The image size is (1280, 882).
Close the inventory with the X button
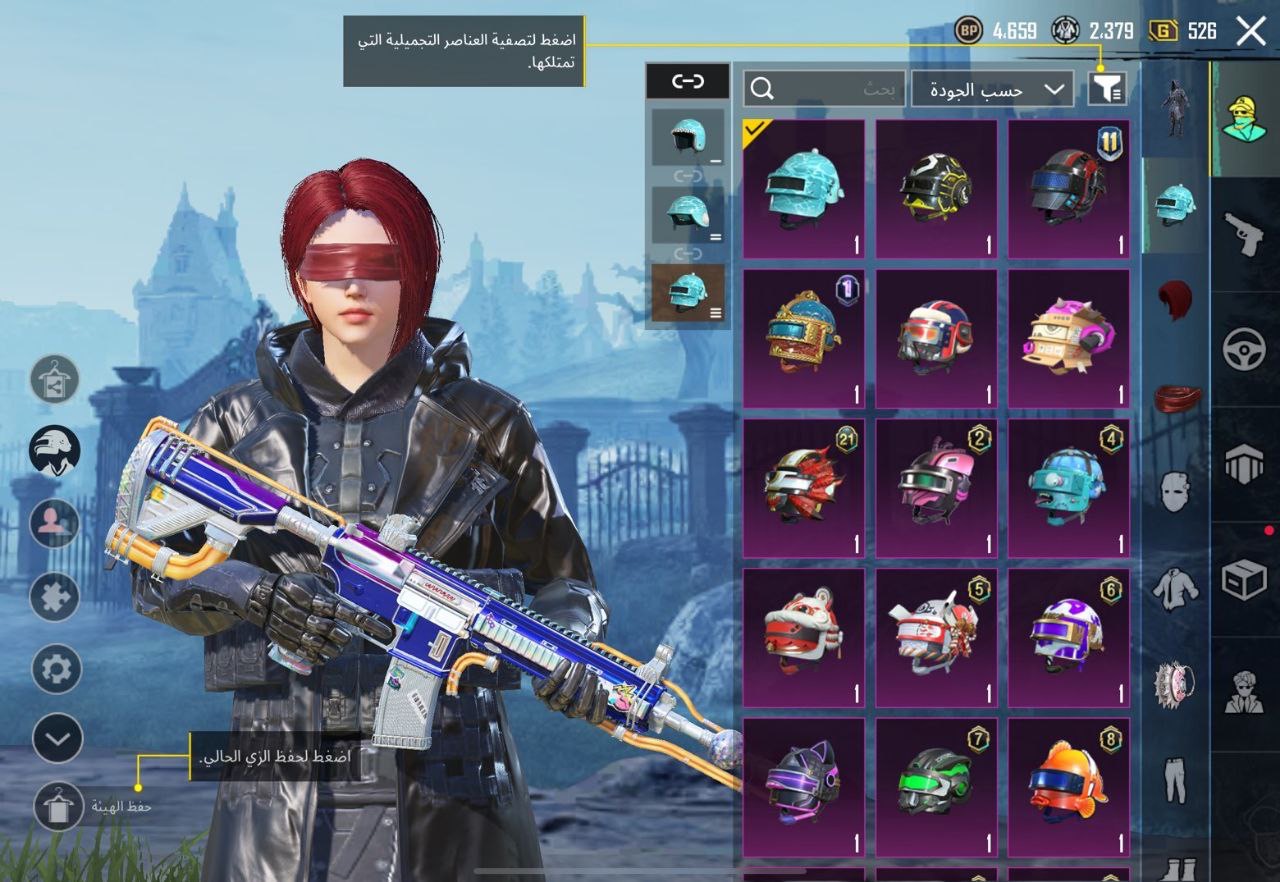(1251, 31)
